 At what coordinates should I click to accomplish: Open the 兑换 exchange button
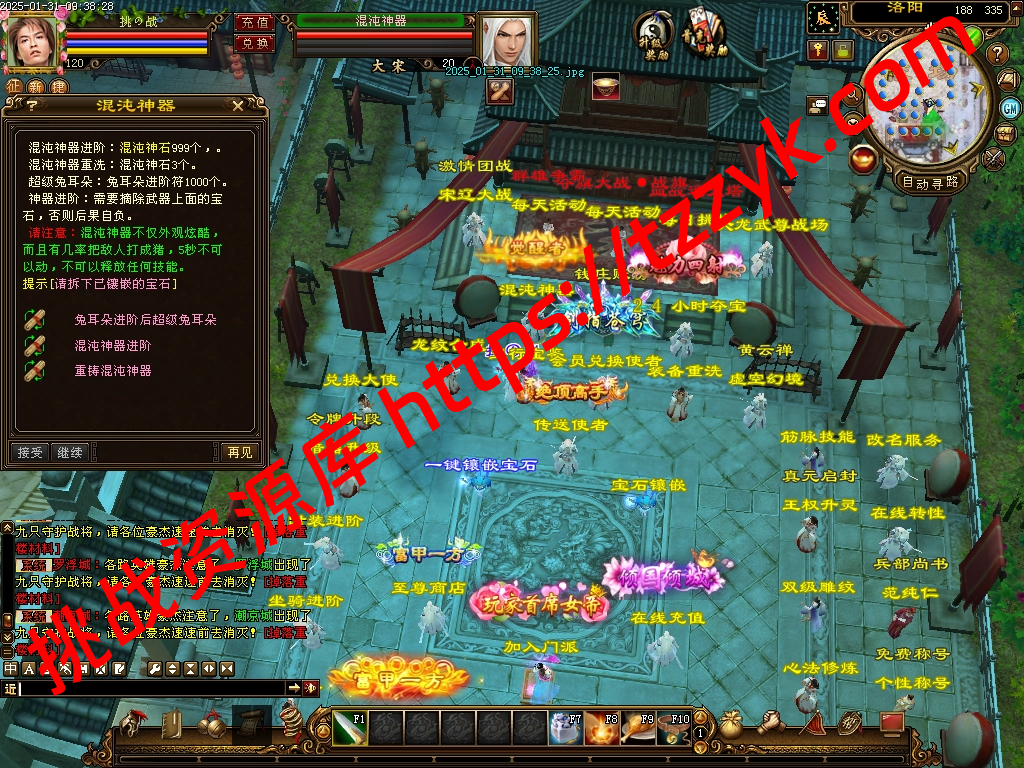(x=254, y=43)
